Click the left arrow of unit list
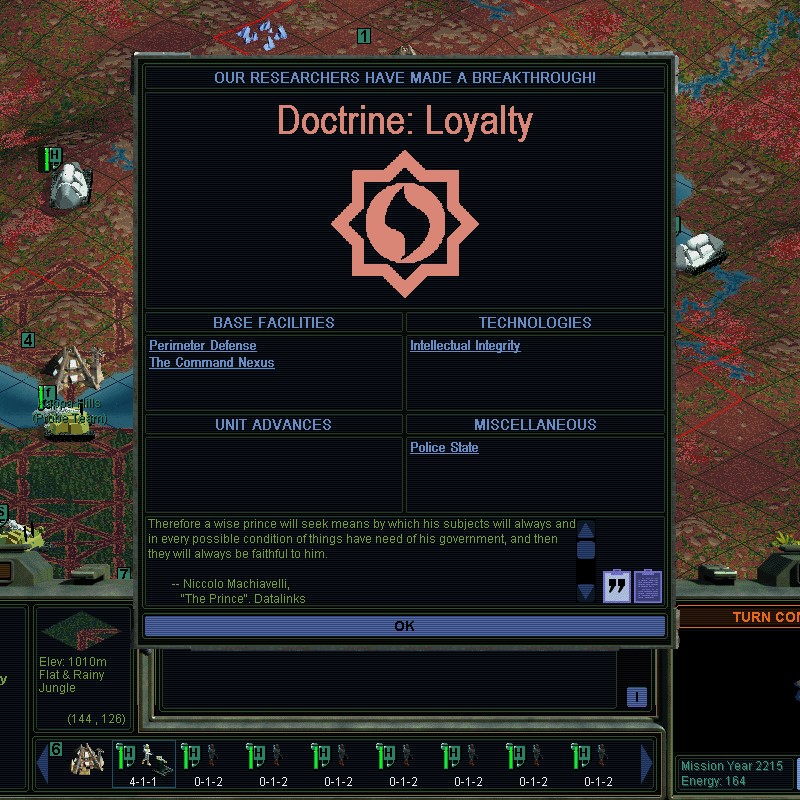This screenshot has width=800, height=800. 43,764
